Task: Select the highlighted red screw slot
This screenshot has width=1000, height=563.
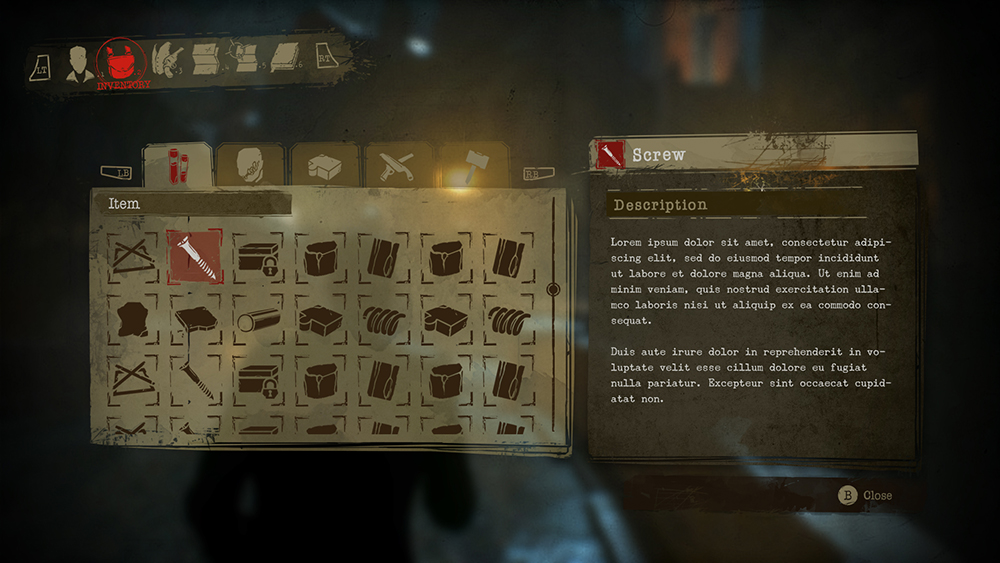Action: tap(193, 257)
